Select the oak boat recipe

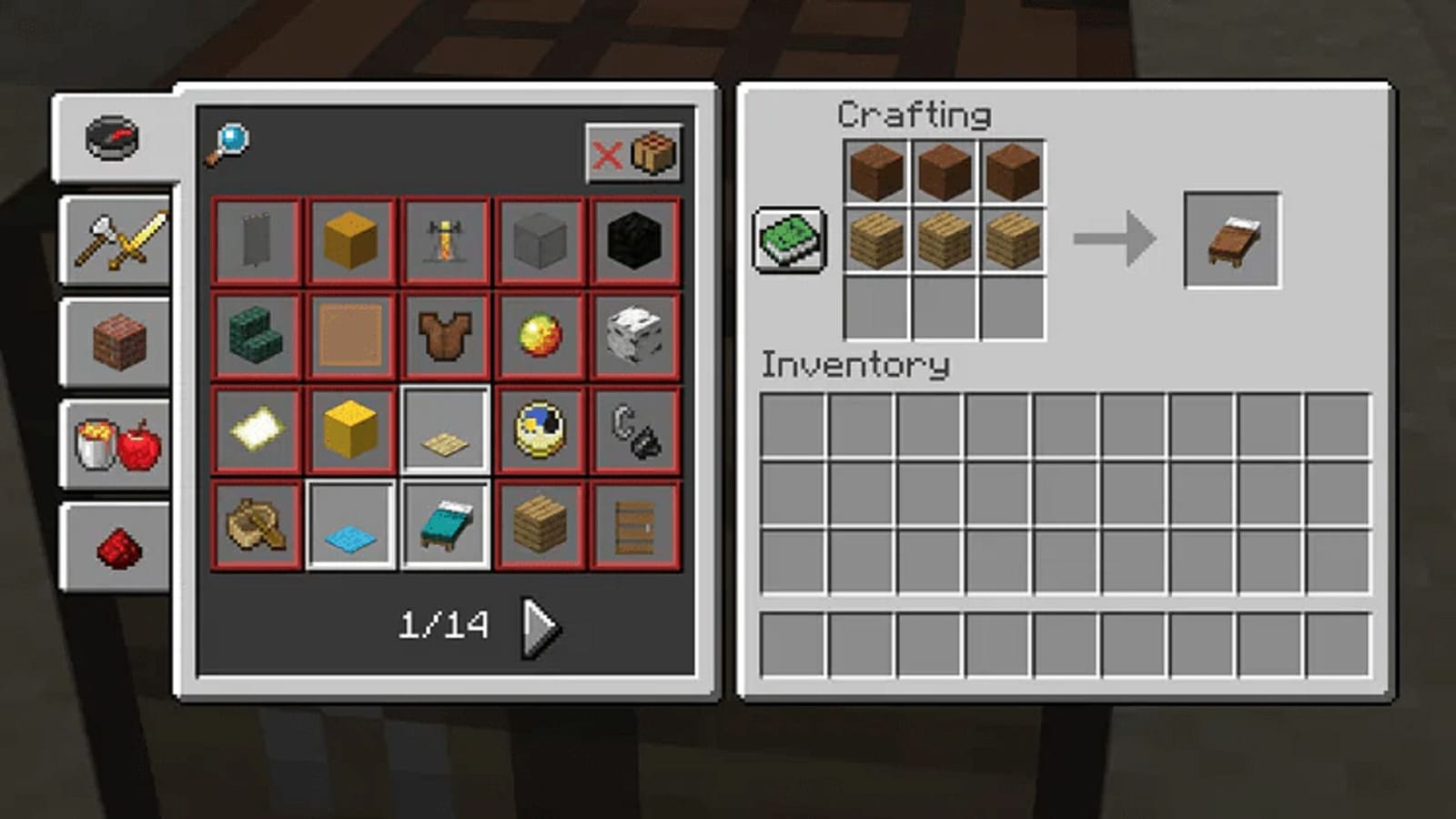tap(255, 528)
